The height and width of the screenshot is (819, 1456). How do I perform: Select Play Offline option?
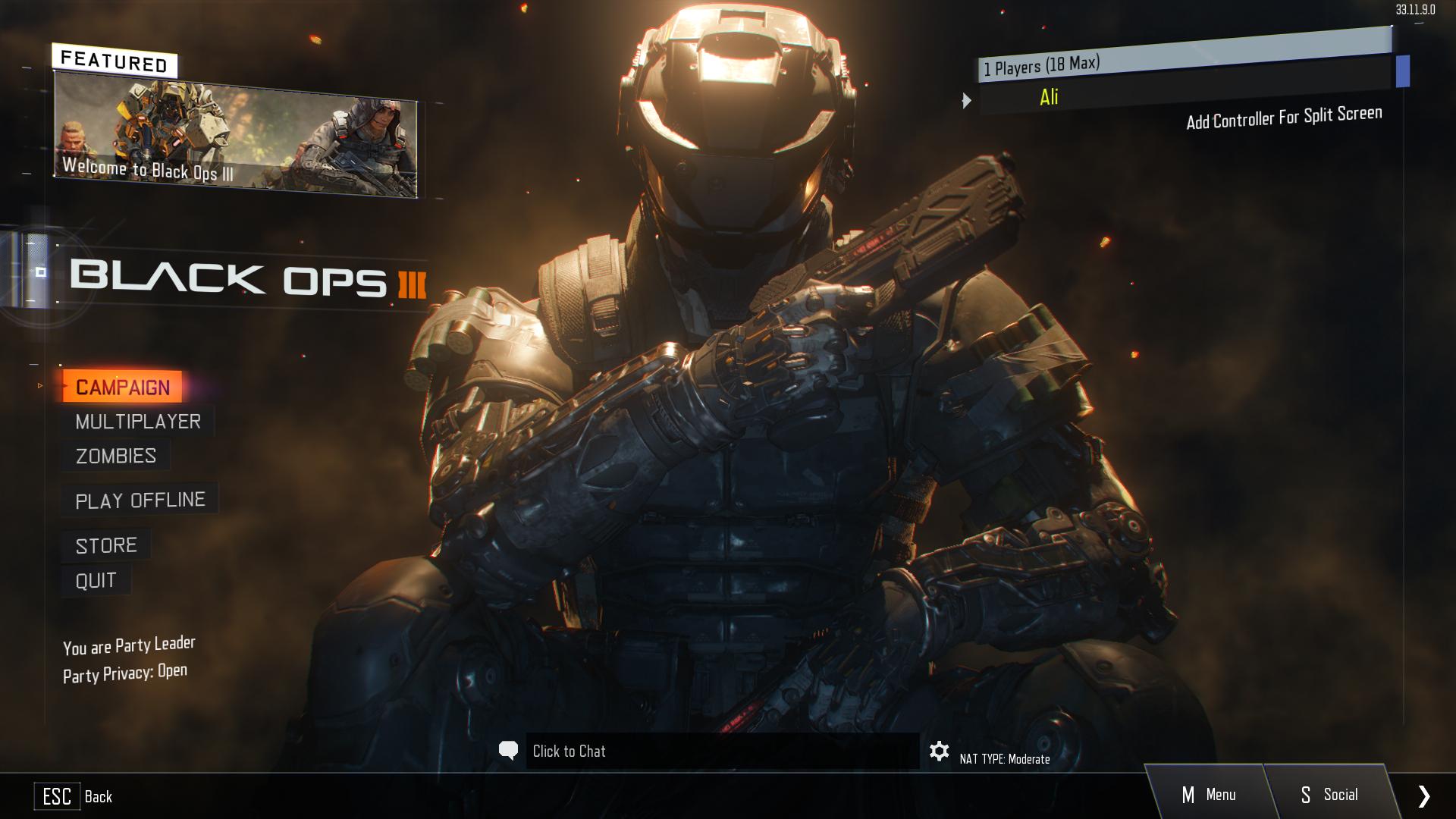pyautogui.click(x=140, y=500)
